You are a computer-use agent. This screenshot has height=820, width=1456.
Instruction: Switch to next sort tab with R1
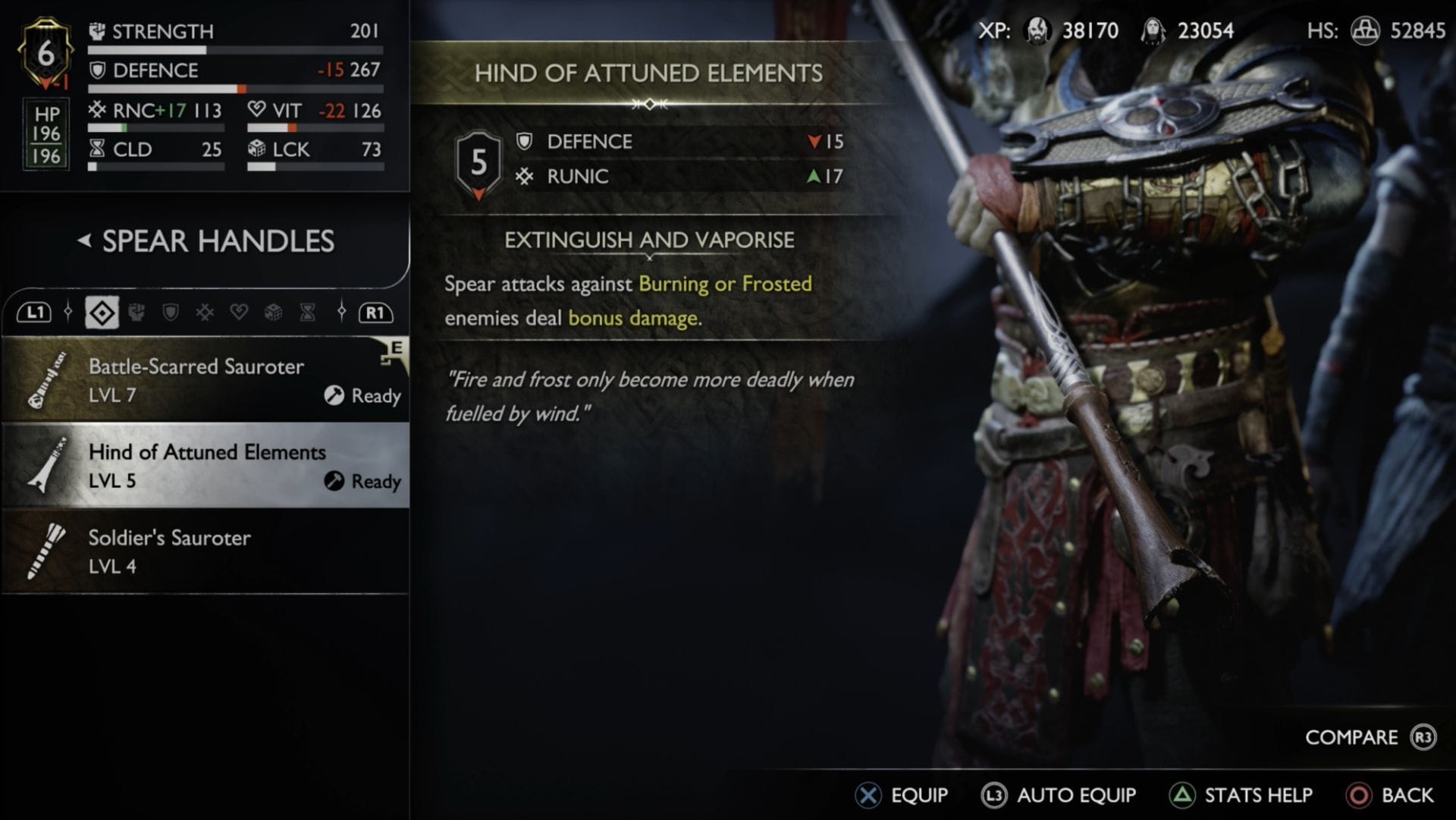[375, 311]
